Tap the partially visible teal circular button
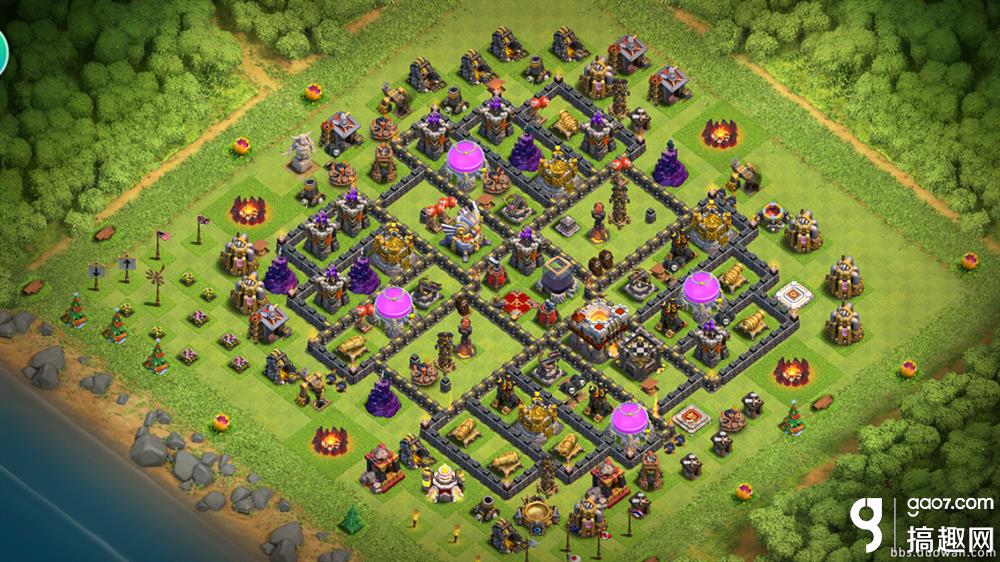This screenshot has width=1000, height=562. pos(3,52)
